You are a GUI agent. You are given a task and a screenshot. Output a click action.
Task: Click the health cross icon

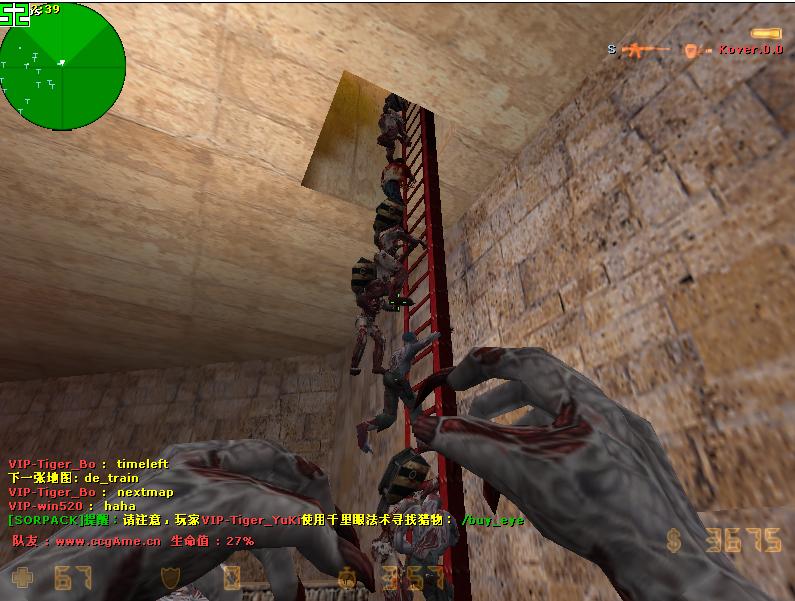point(22,577)
